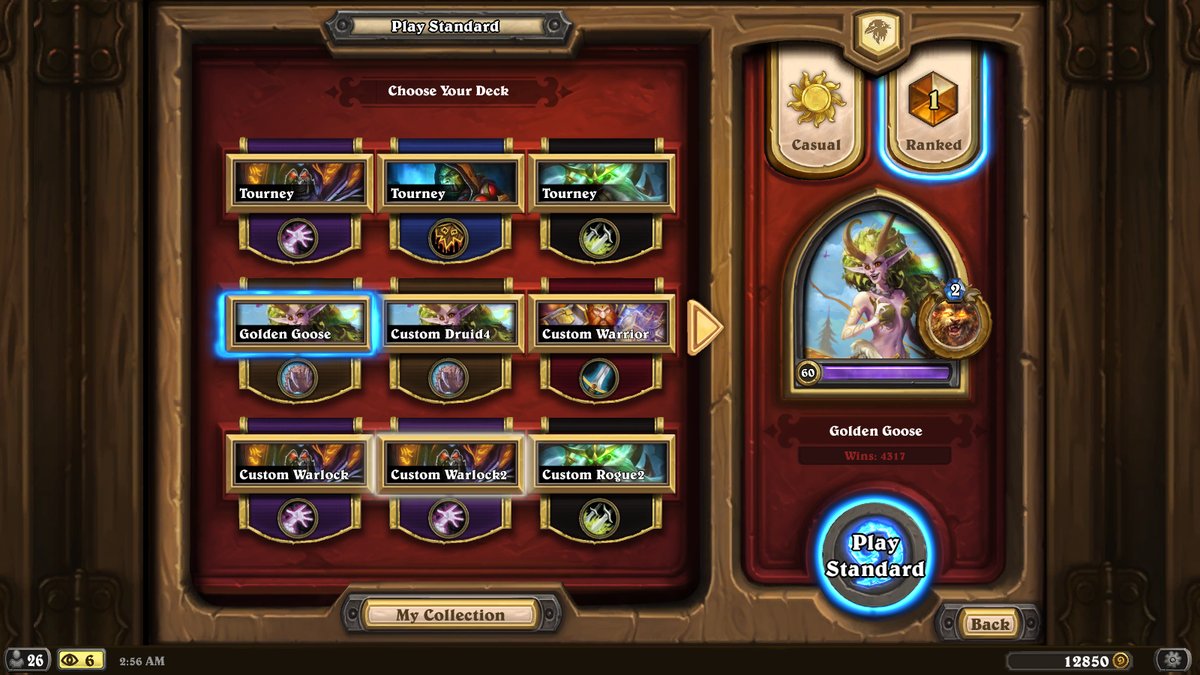Show the spectators eye indicator

[x=81, y=660]
